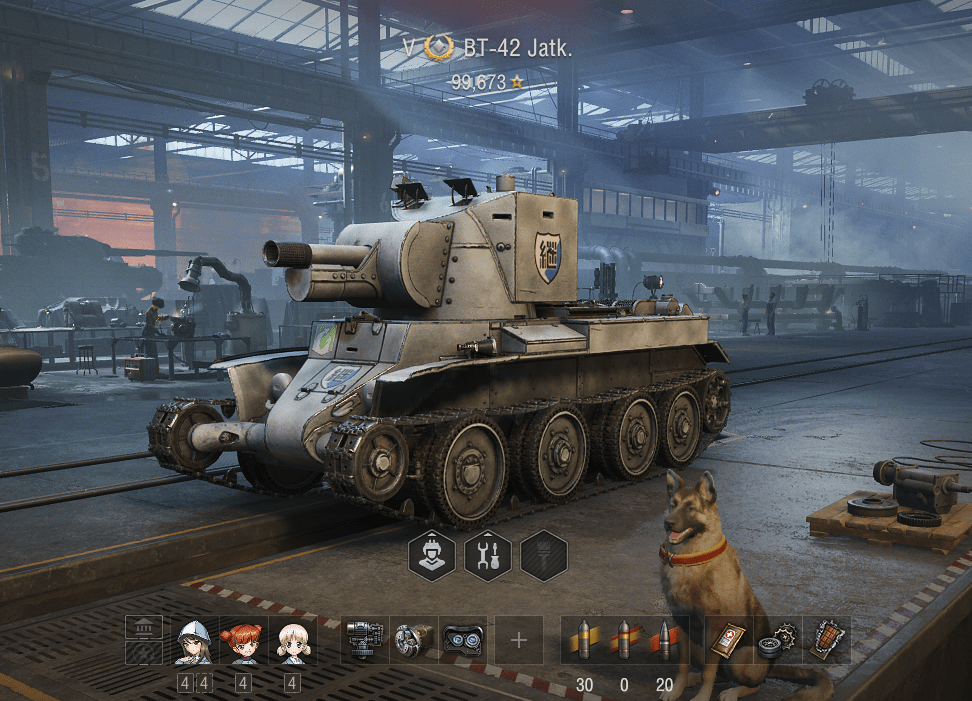Select the red-haired crew member portrait
Viewport: 972px width, 701px height.
[243, 641]
